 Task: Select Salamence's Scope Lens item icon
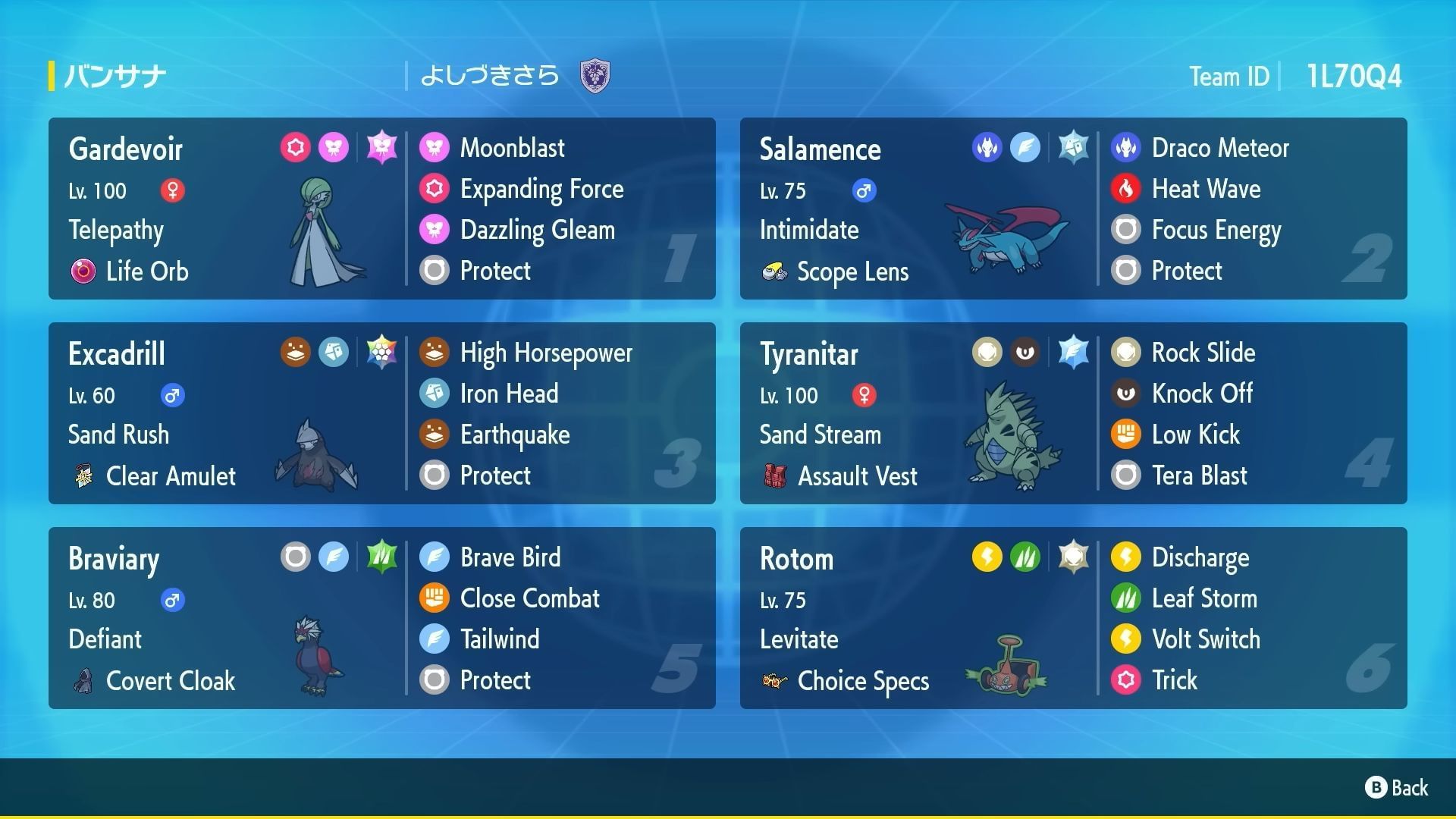[775, 271]
